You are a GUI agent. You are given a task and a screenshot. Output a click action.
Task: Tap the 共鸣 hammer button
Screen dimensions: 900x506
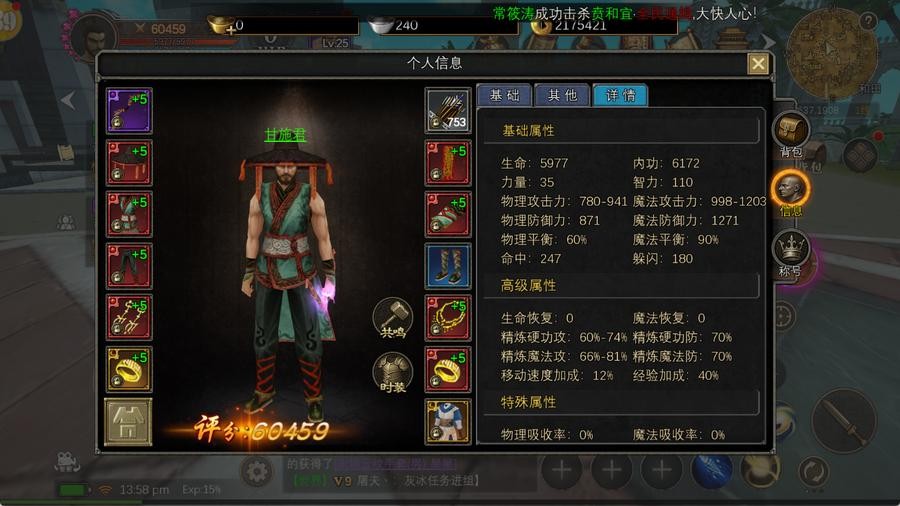[x=392, y=316]
